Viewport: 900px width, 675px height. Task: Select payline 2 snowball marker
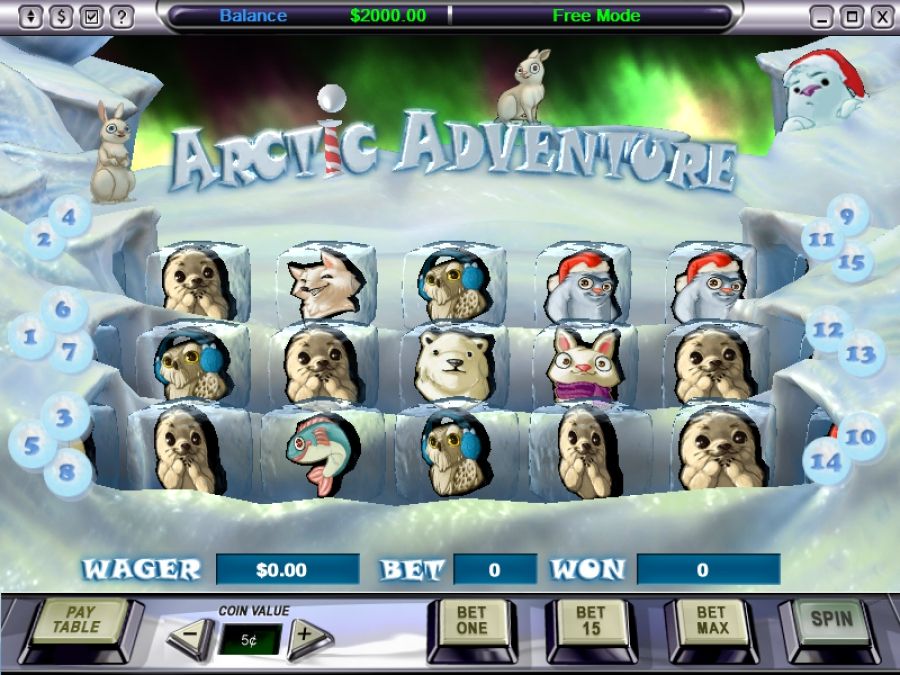pyautogui.click(x=43, y=240)
